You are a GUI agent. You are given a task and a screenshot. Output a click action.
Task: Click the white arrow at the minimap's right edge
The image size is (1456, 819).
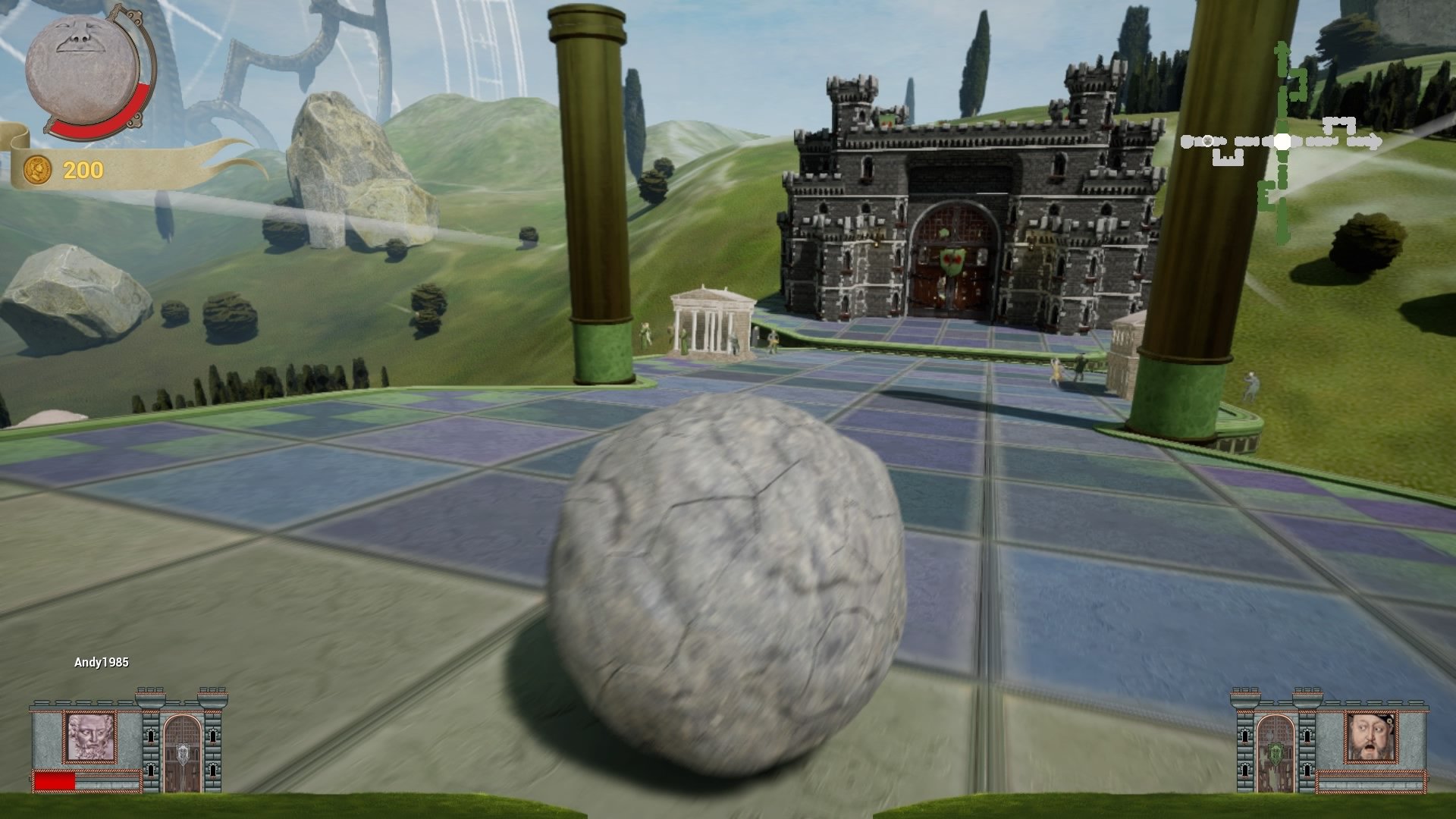point(1374,140)
